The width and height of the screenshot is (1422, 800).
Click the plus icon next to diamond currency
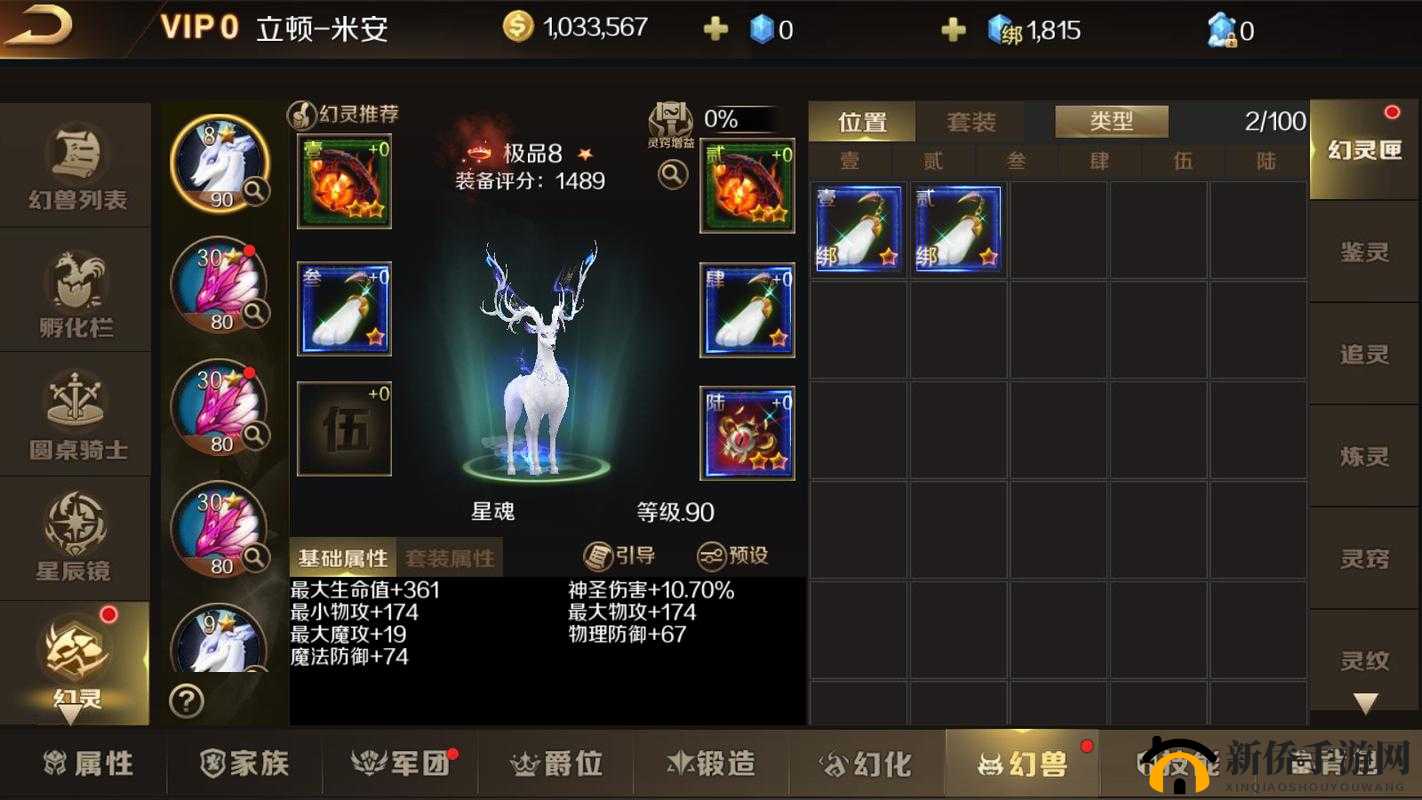(x=714, y=29)
